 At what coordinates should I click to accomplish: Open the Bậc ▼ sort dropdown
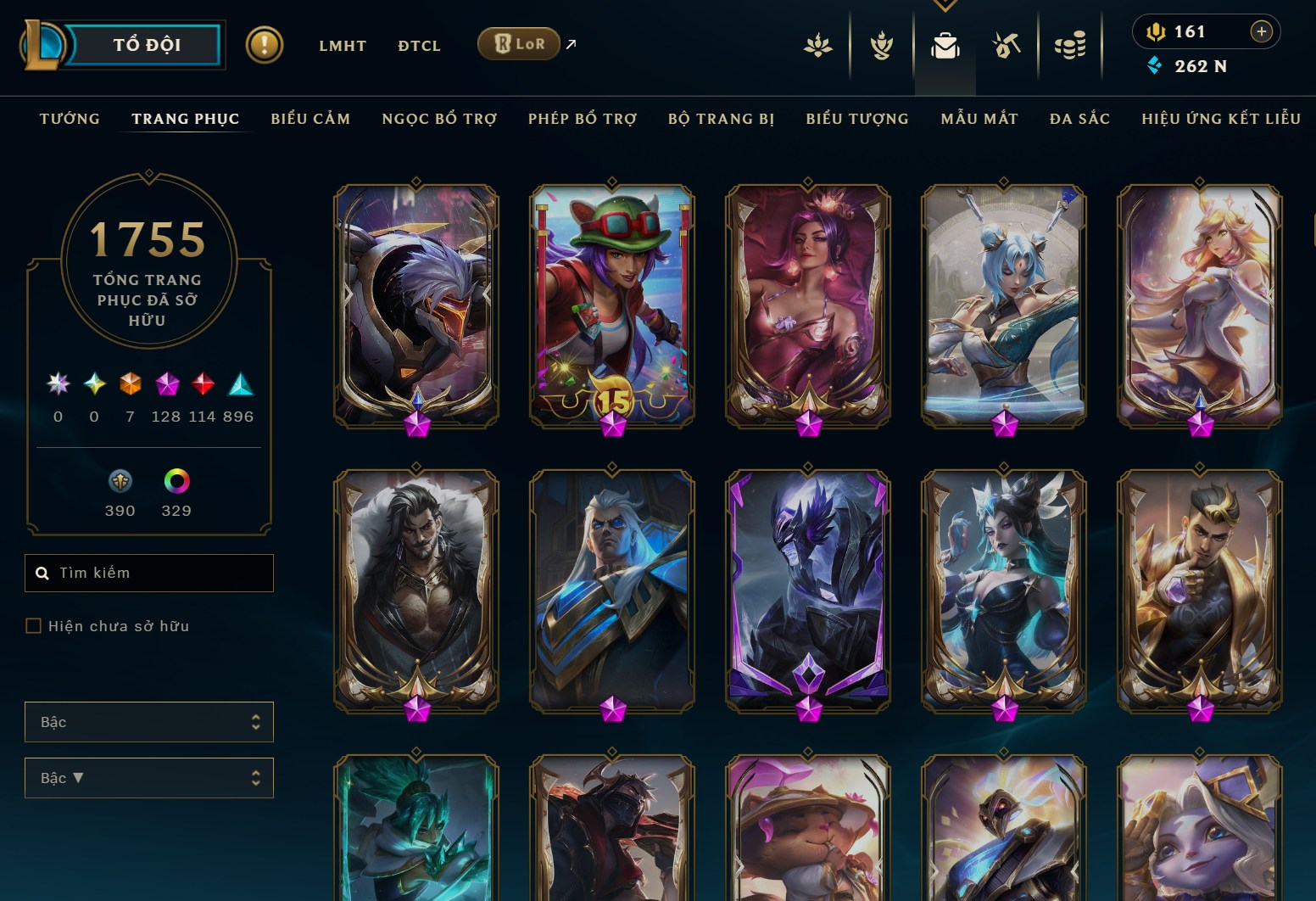[149, 778]
